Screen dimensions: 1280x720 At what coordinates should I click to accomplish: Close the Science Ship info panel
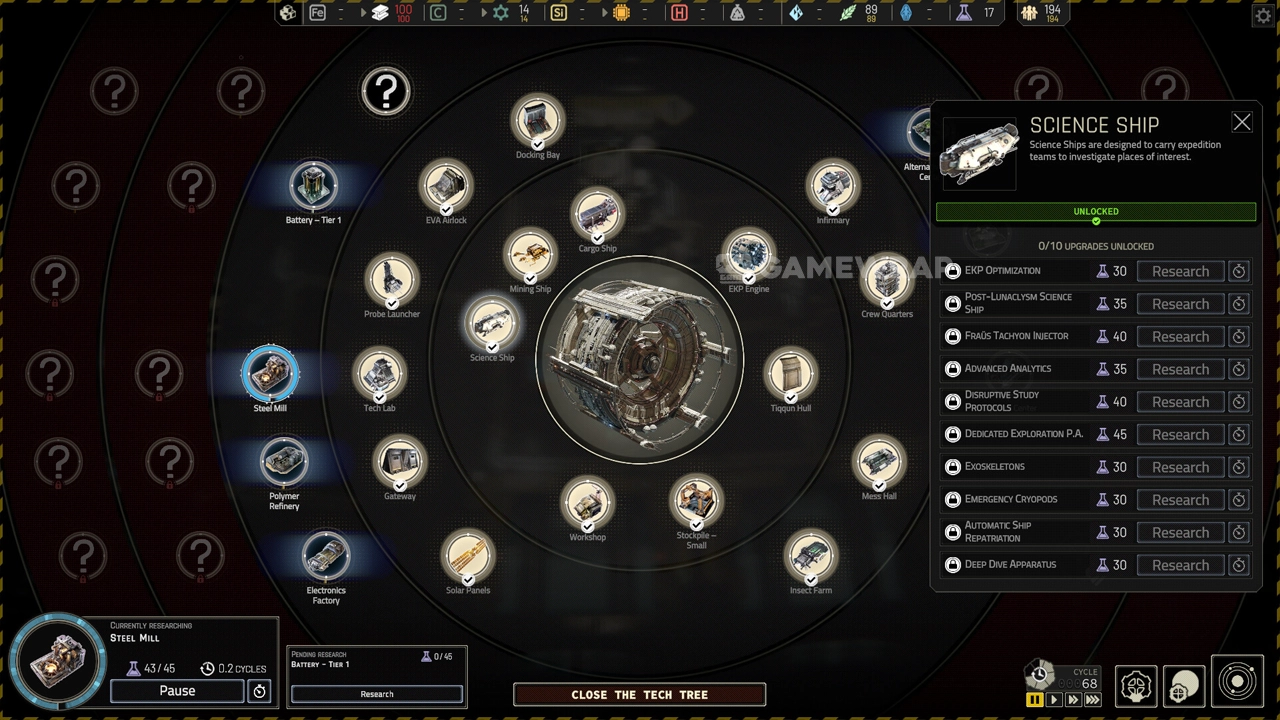pos(1241,122)
